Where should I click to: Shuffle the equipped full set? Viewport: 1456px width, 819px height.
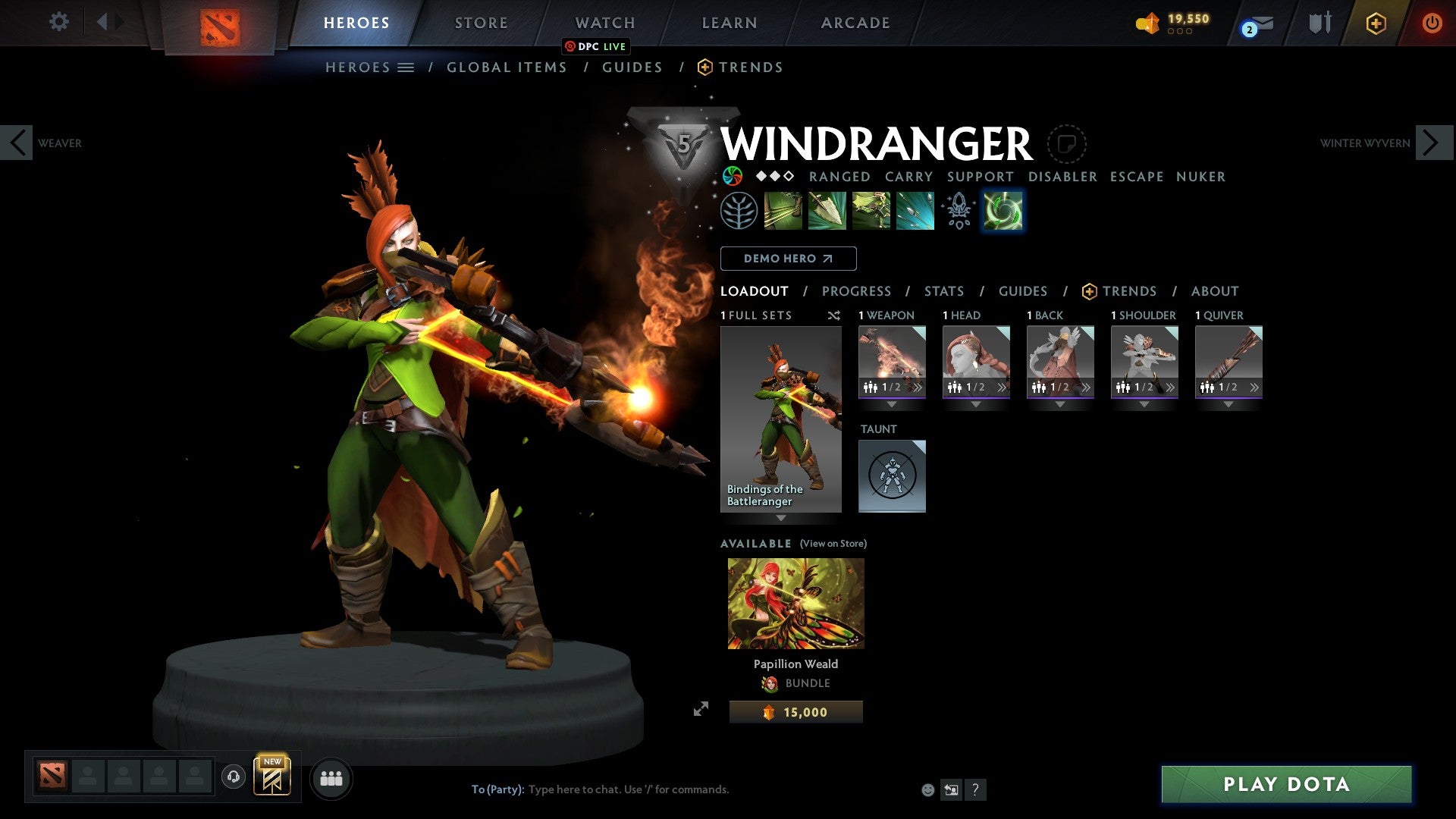click(x=834, y=315)
